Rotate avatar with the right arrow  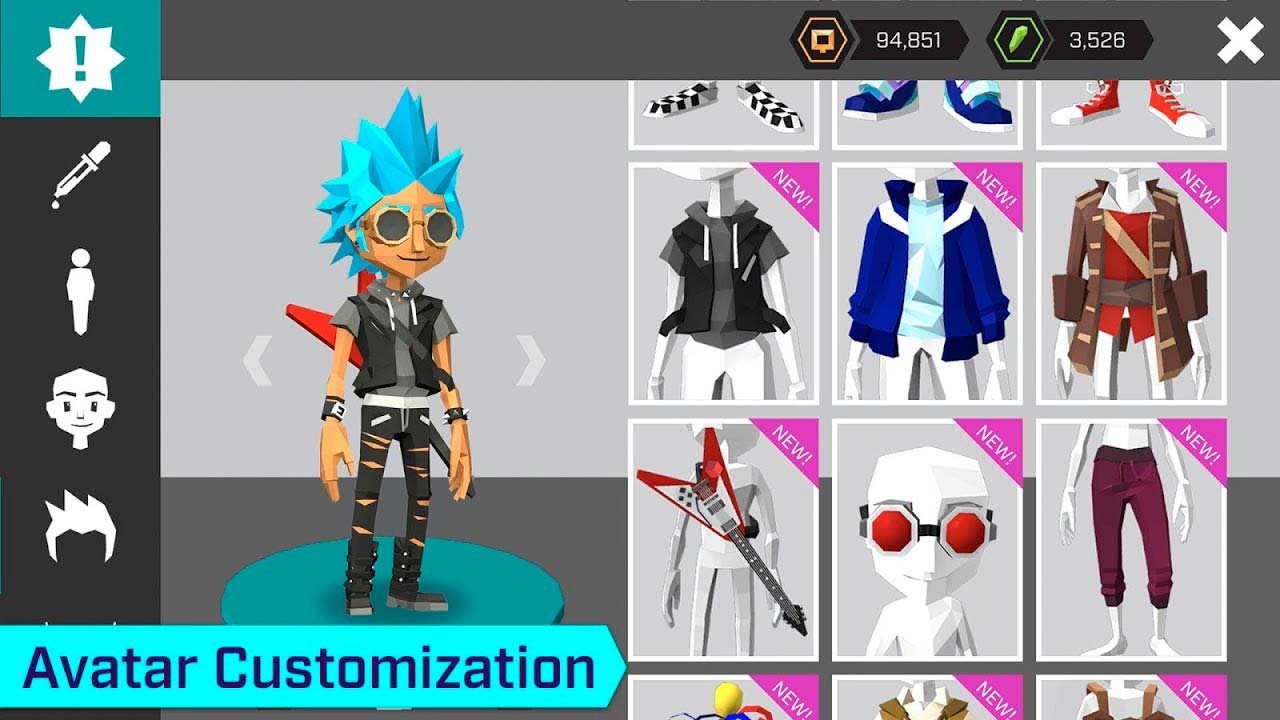(x=530, y=360)
